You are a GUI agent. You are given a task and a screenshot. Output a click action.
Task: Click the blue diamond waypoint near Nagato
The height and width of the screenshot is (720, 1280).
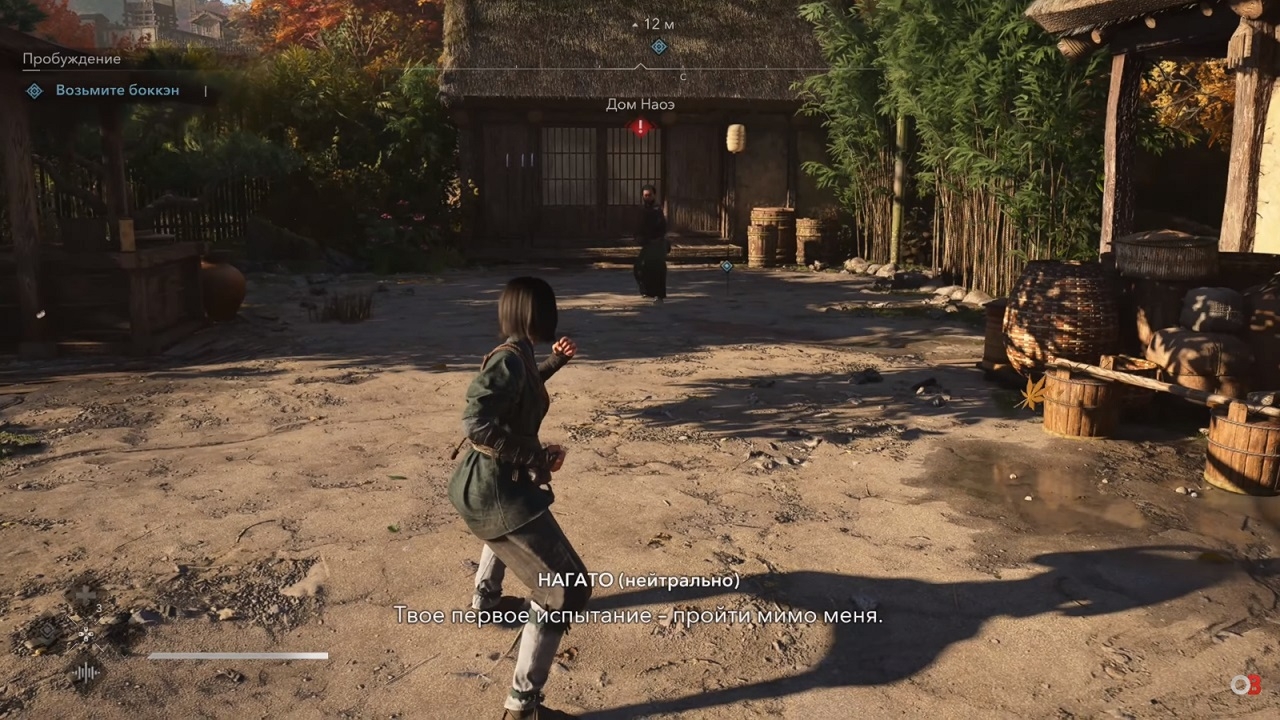tap(726, 266)
